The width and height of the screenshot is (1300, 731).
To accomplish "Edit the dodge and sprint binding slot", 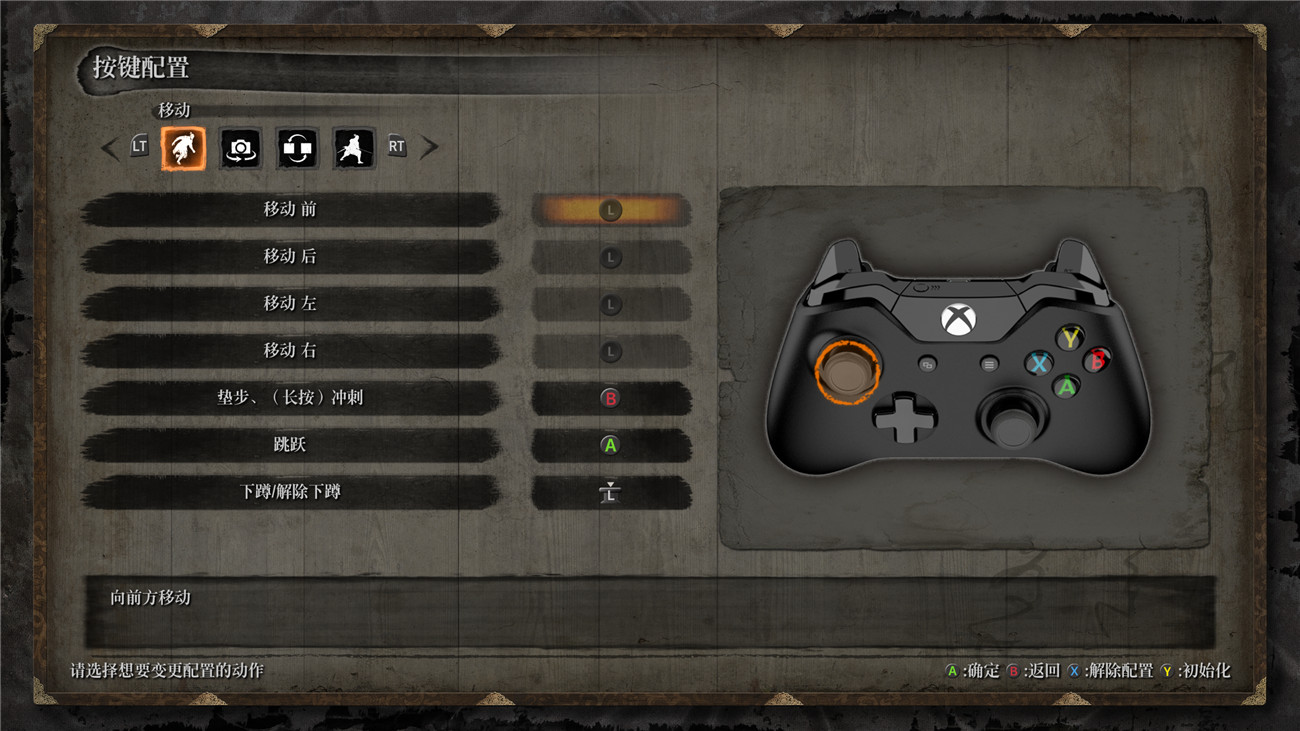I will tap(610, 398).
